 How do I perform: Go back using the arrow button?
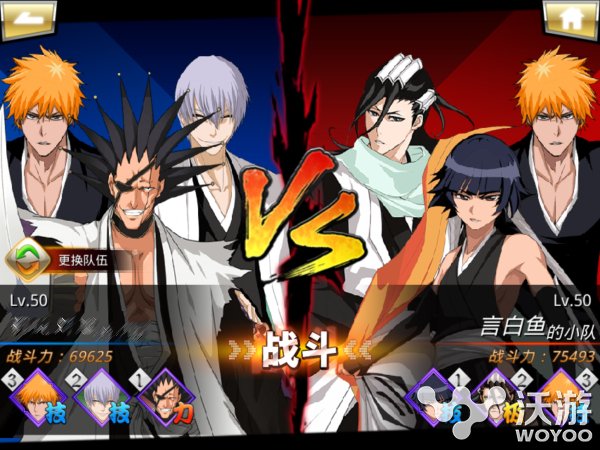[28, 19]
